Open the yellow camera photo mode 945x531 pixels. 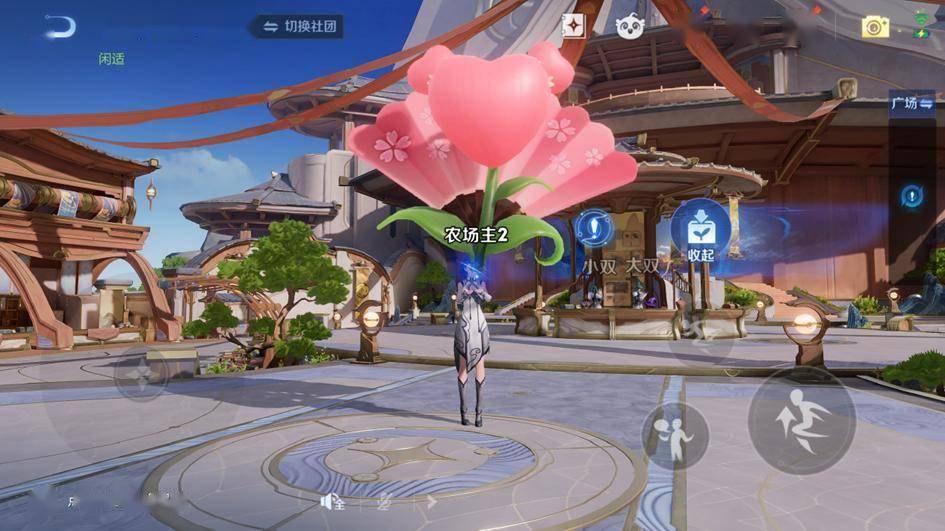tap(875, 27)
